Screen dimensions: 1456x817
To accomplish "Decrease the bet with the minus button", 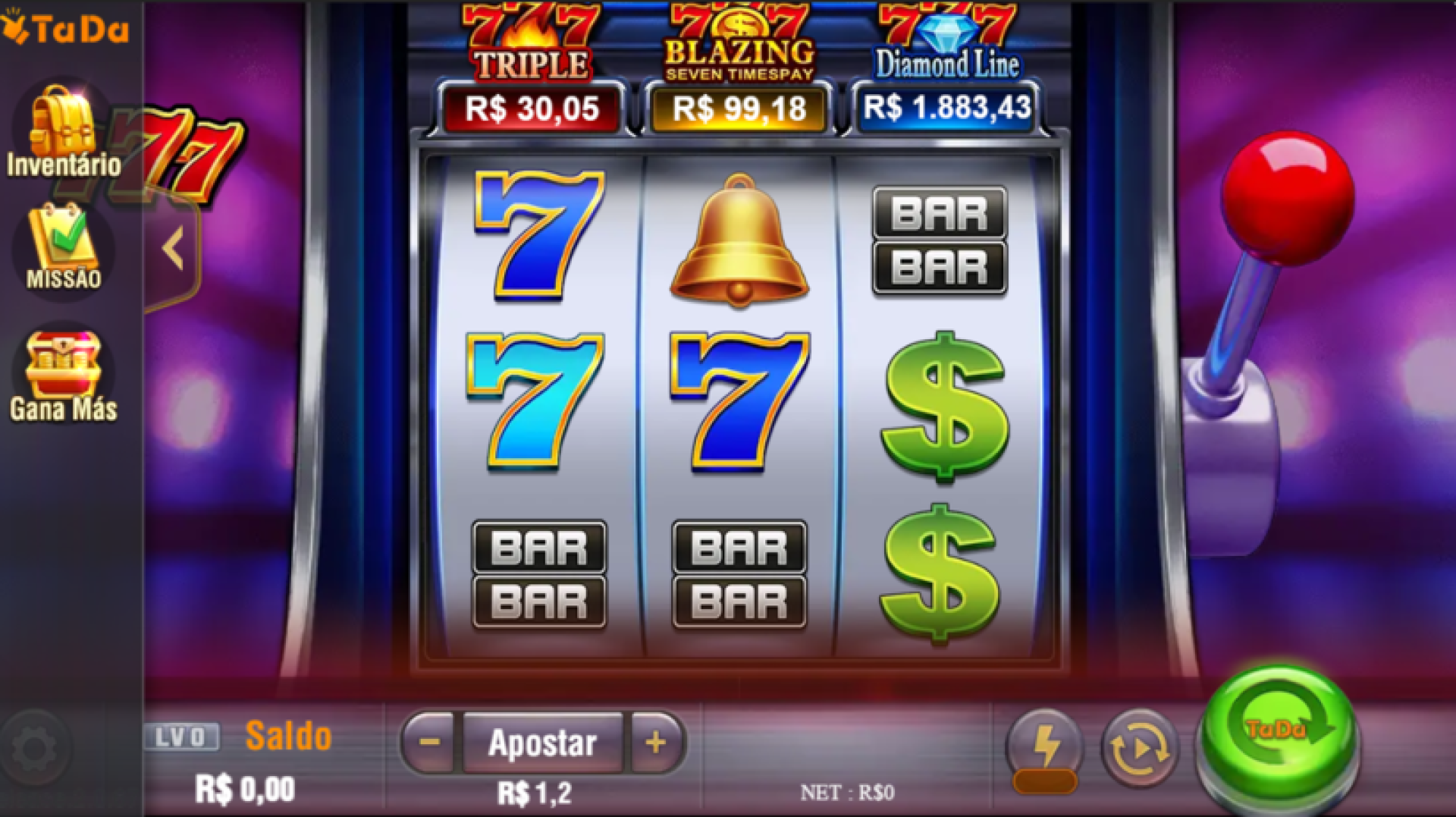I will point(428,743).
